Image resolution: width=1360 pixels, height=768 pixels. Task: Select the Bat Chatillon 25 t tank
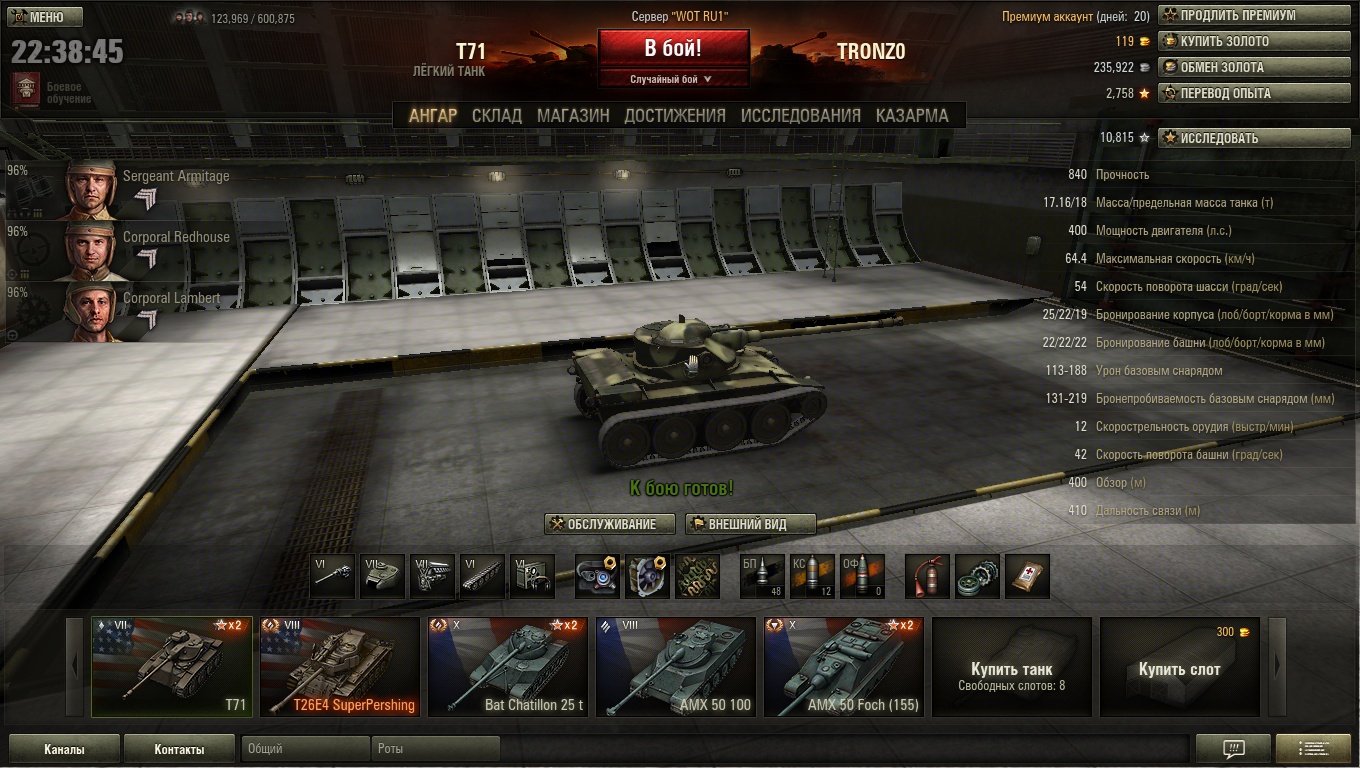tap(508, 667)
